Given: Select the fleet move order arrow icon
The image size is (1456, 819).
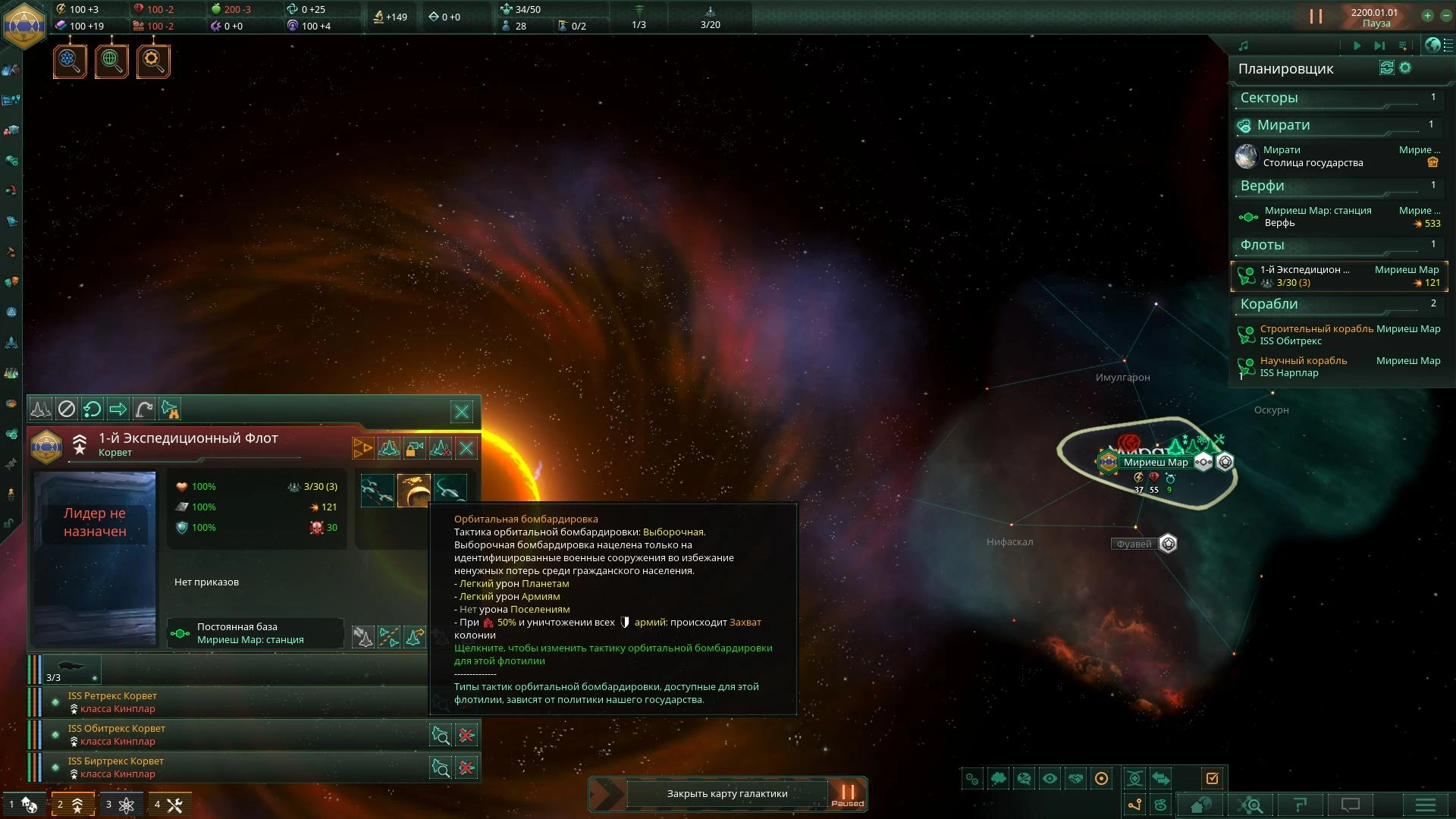Looking at the screenshot, I should coord(118,409).
